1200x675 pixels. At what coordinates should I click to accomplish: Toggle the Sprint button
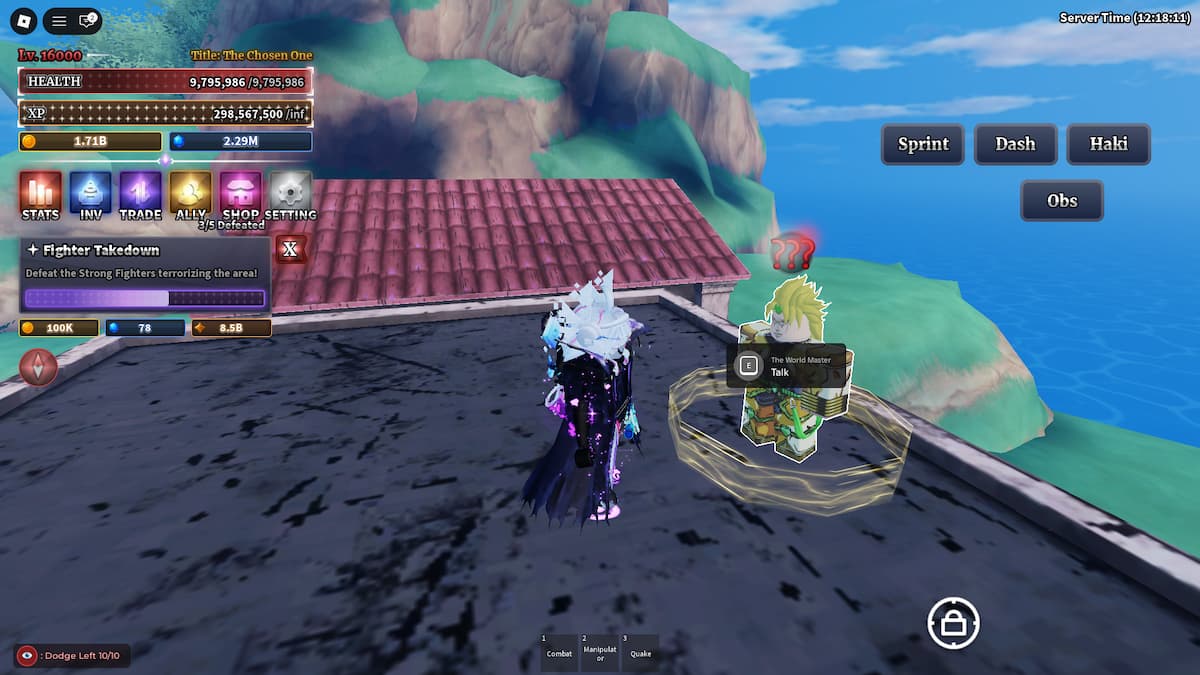pos(922,144)
